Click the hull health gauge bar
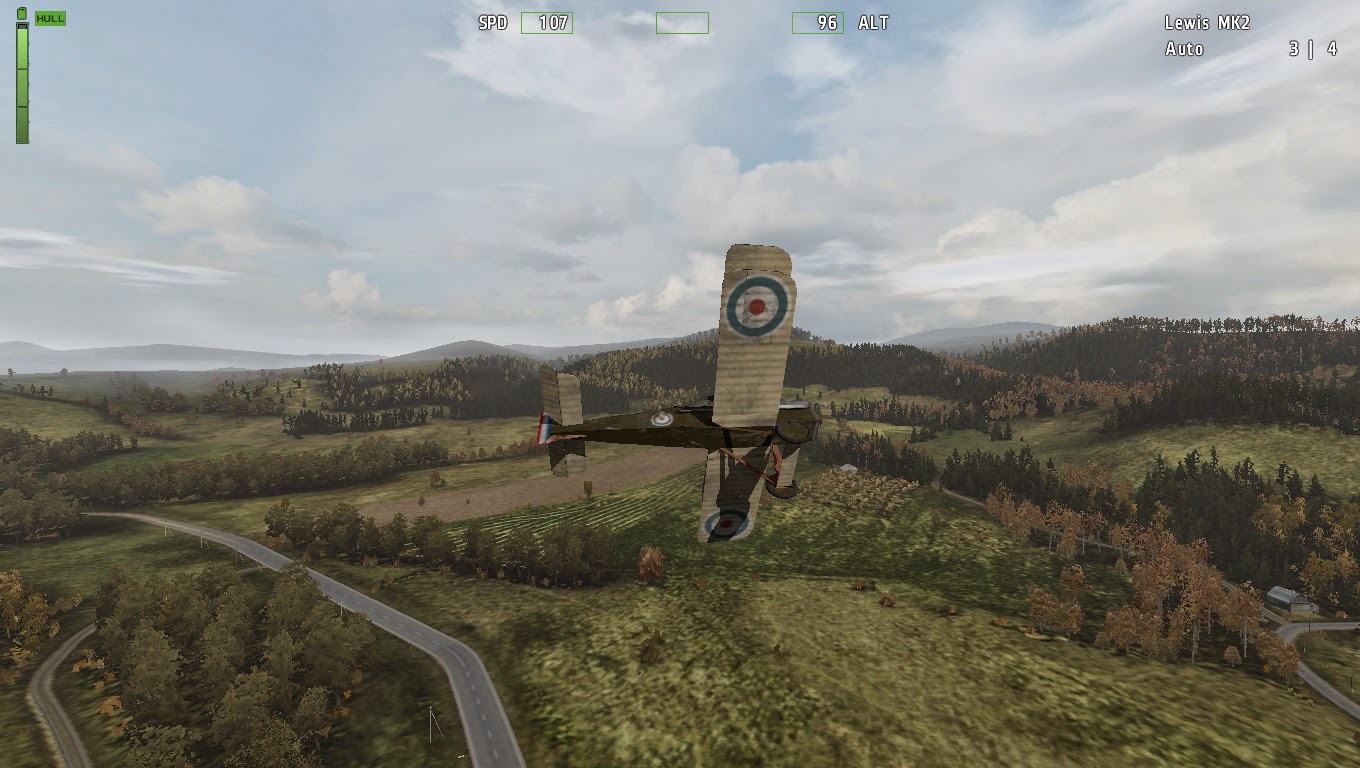Image resolution: width=1360 pixels, height=768 pixels. click(21, 80)
